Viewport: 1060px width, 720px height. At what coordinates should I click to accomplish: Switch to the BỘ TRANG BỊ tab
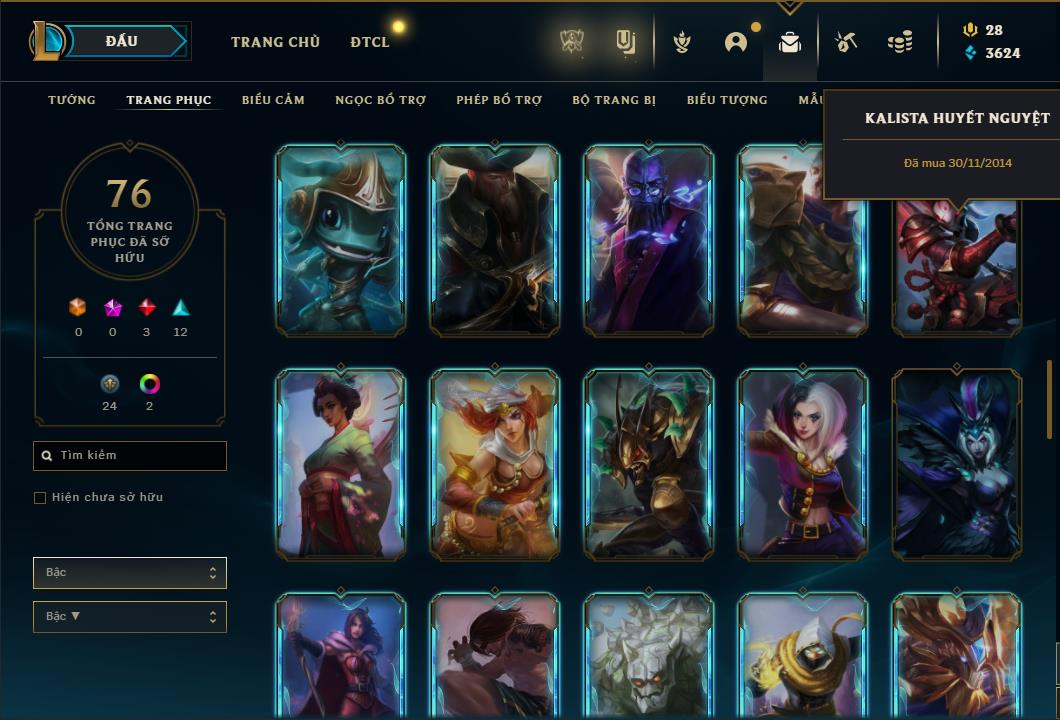pyautogui.click(x=614, y=100)
